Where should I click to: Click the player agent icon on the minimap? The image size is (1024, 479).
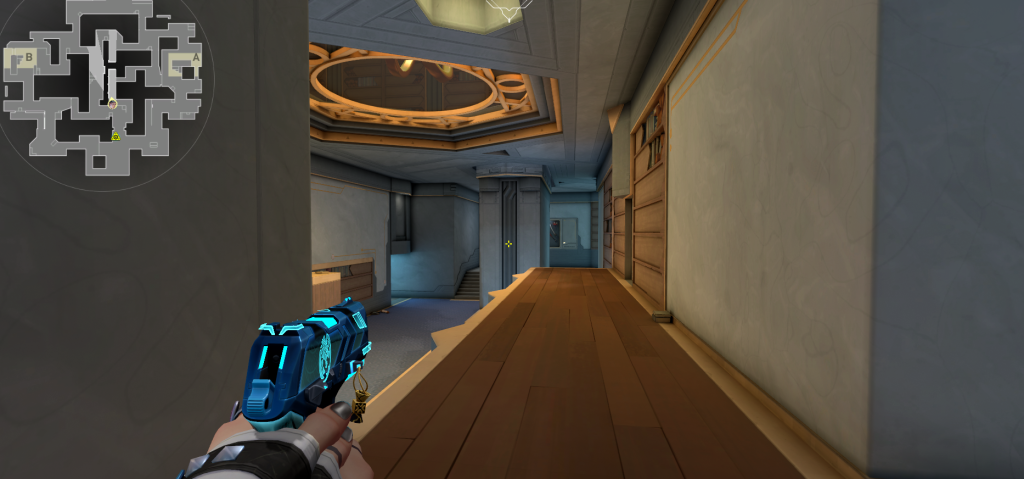[113, 104]
